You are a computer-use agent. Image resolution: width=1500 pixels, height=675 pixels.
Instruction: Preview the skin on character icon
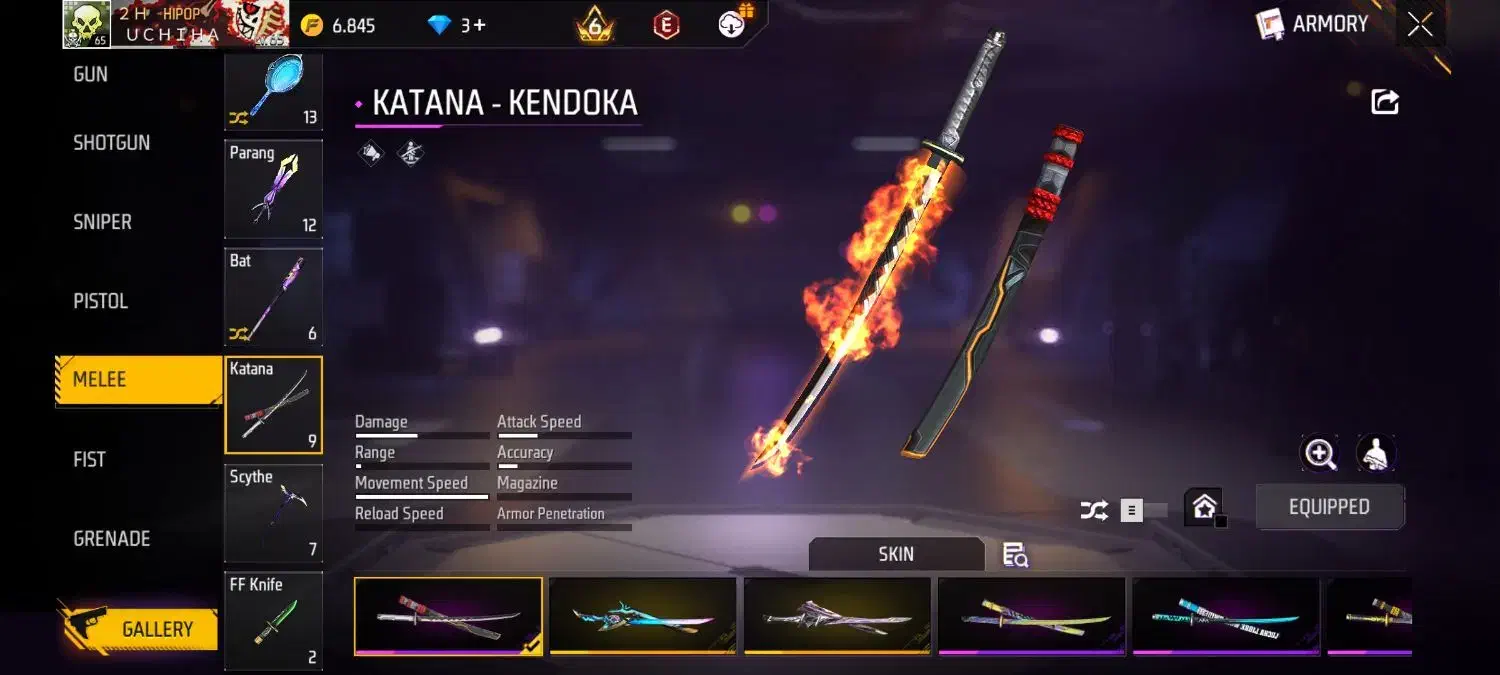[1376, 454]
